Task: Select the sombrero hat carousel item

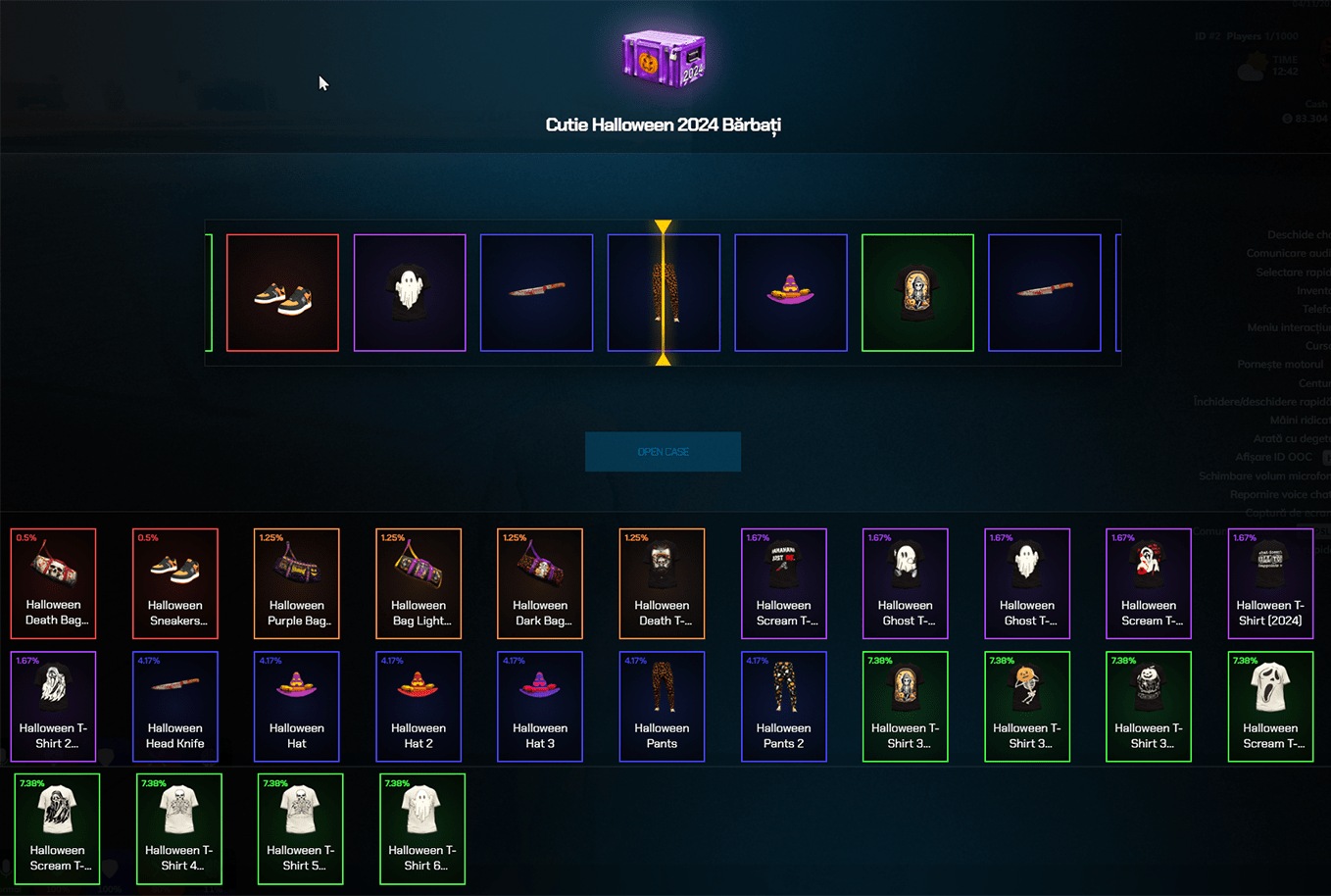Action: 791,292
